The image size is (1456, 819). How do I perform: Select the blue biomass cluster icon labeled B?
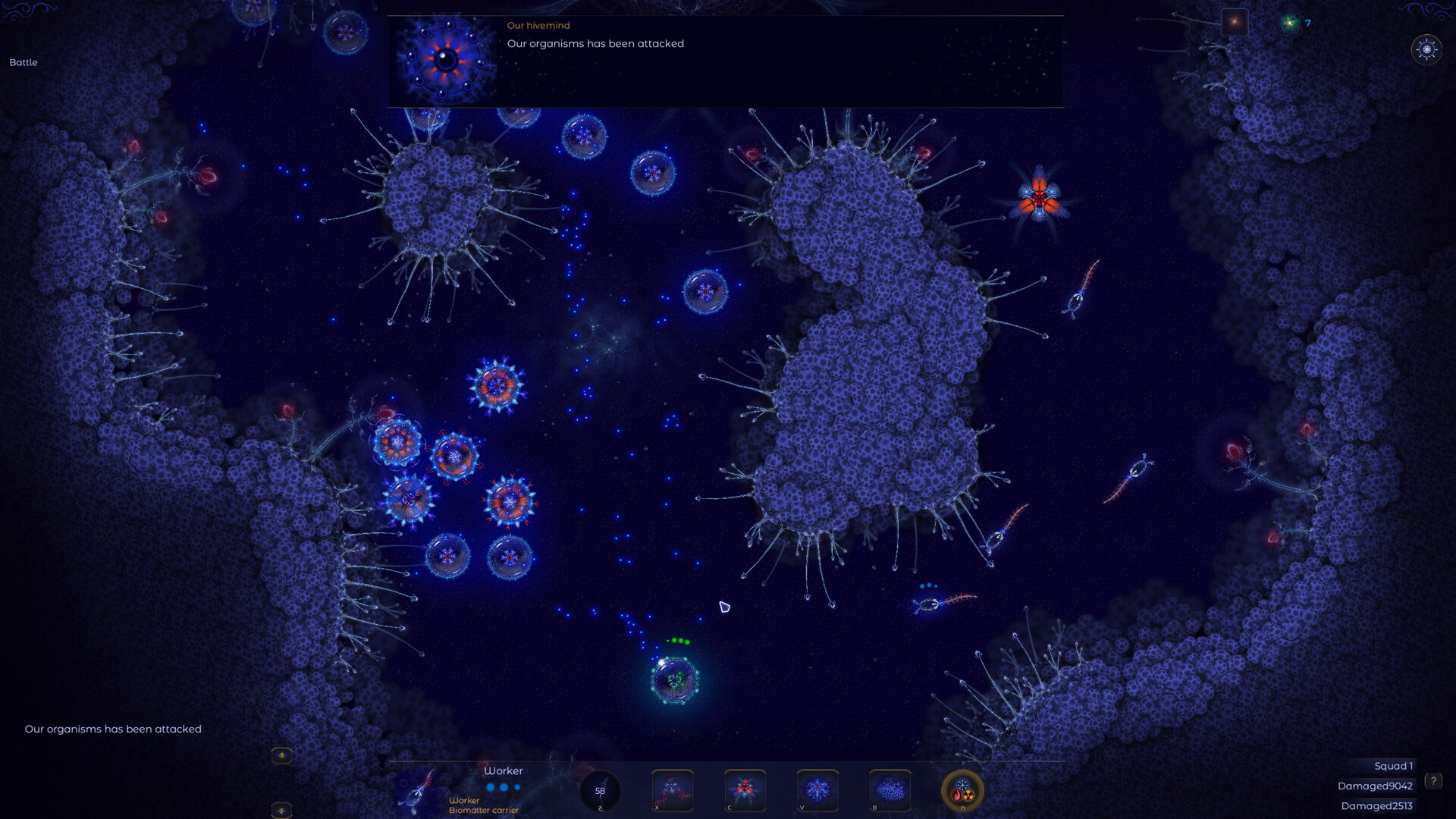coord(889,791)
